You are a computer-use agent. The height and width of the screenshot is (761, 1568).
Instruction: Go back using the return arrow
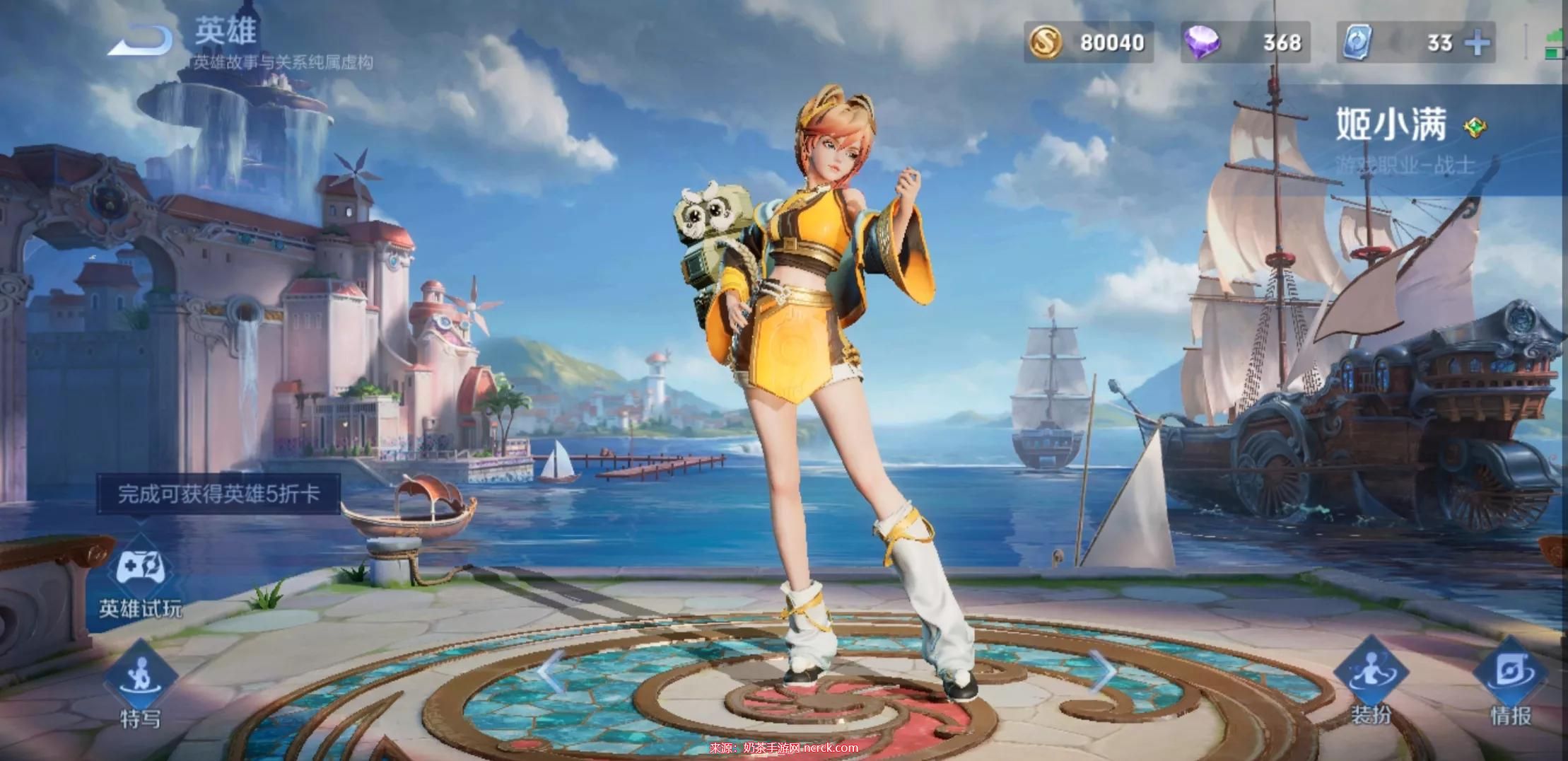(140, 41)
